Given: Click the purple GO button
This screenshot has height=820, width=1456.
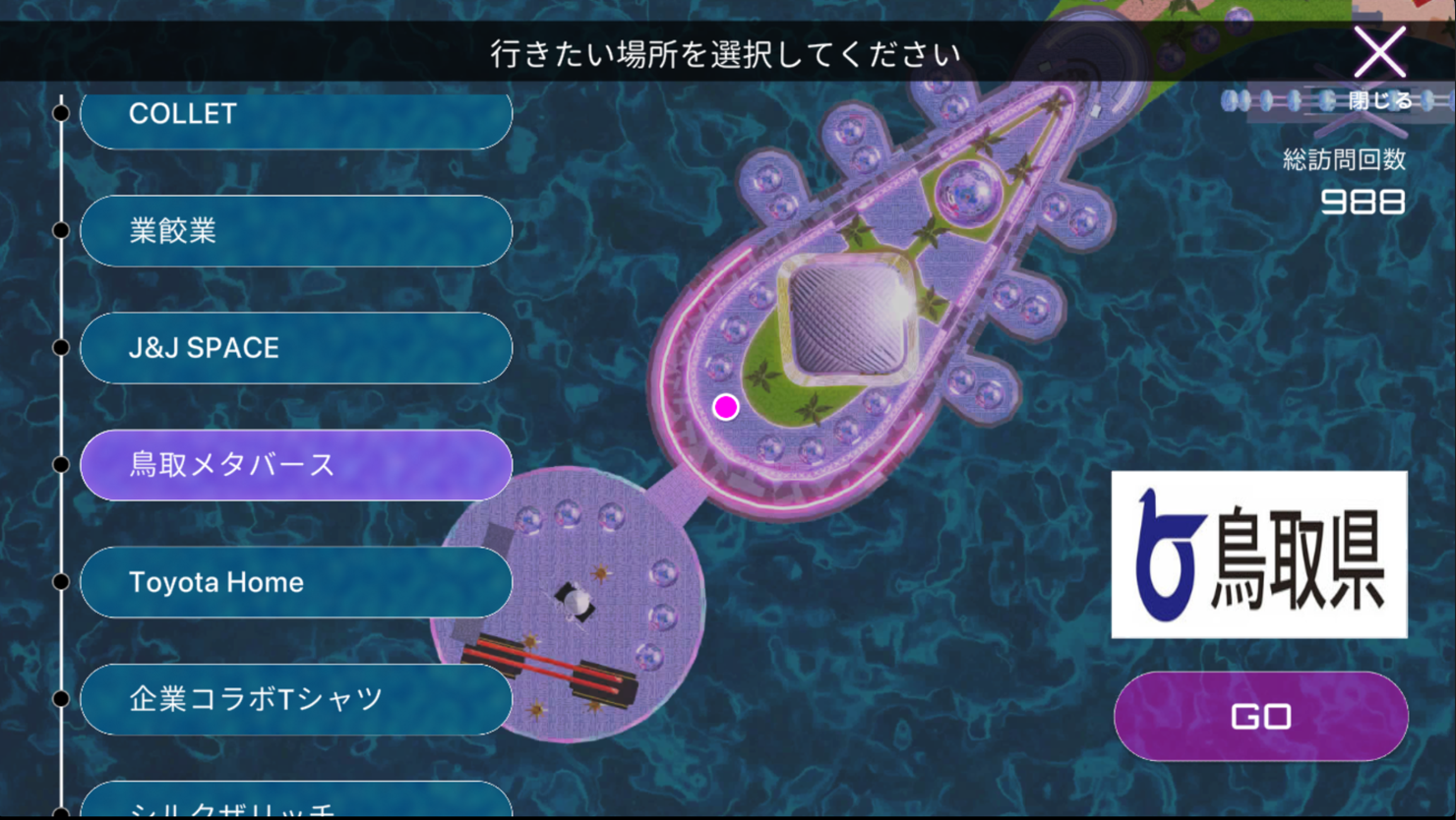Looking at the screenshot, I should click(x=1260, y=716).
